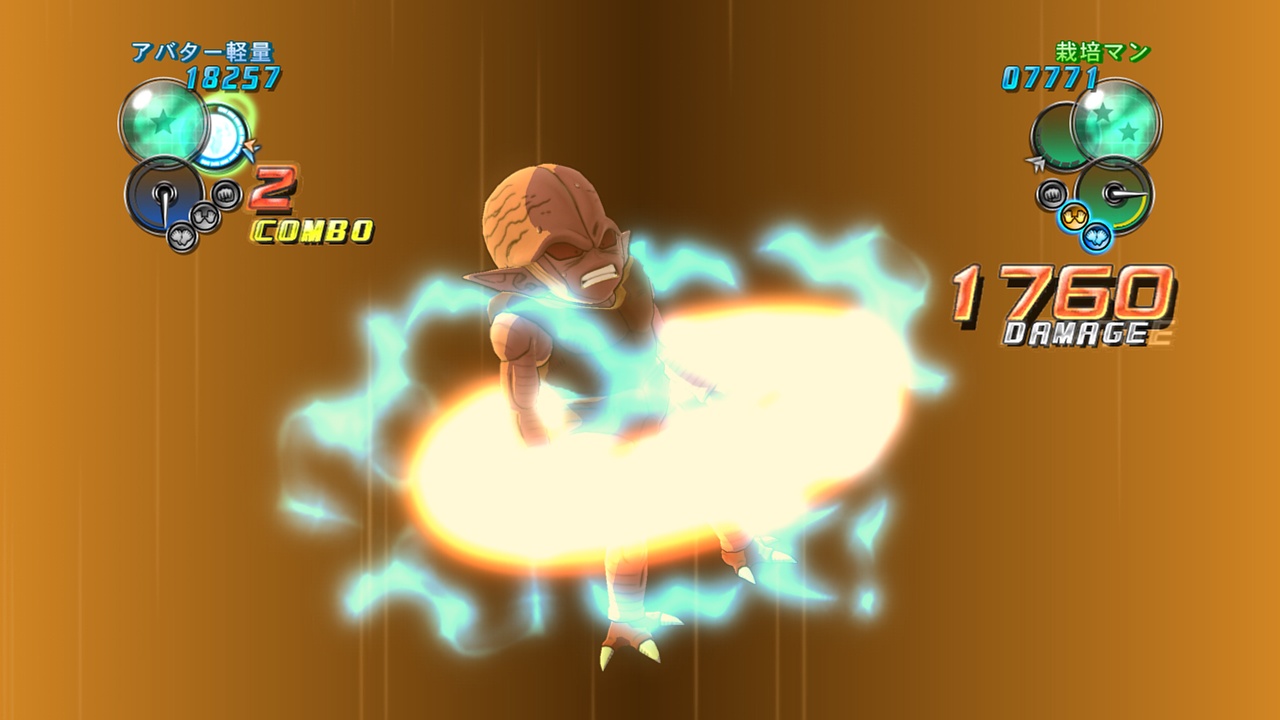
Task: Select the silver goggles icon in the left HUD
Action: (x=205, y=216)
